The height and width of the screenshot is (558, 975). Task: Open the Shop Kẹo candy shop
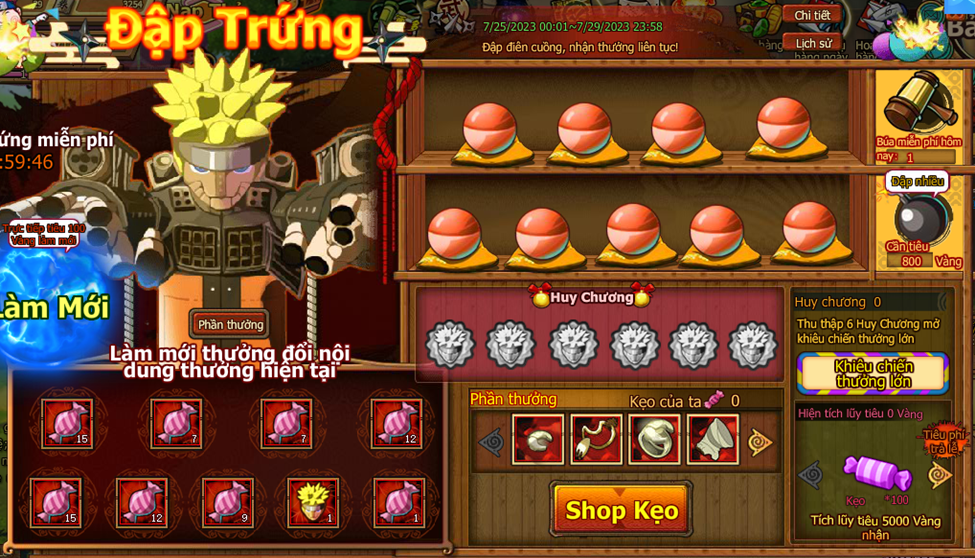coord(621,510)
